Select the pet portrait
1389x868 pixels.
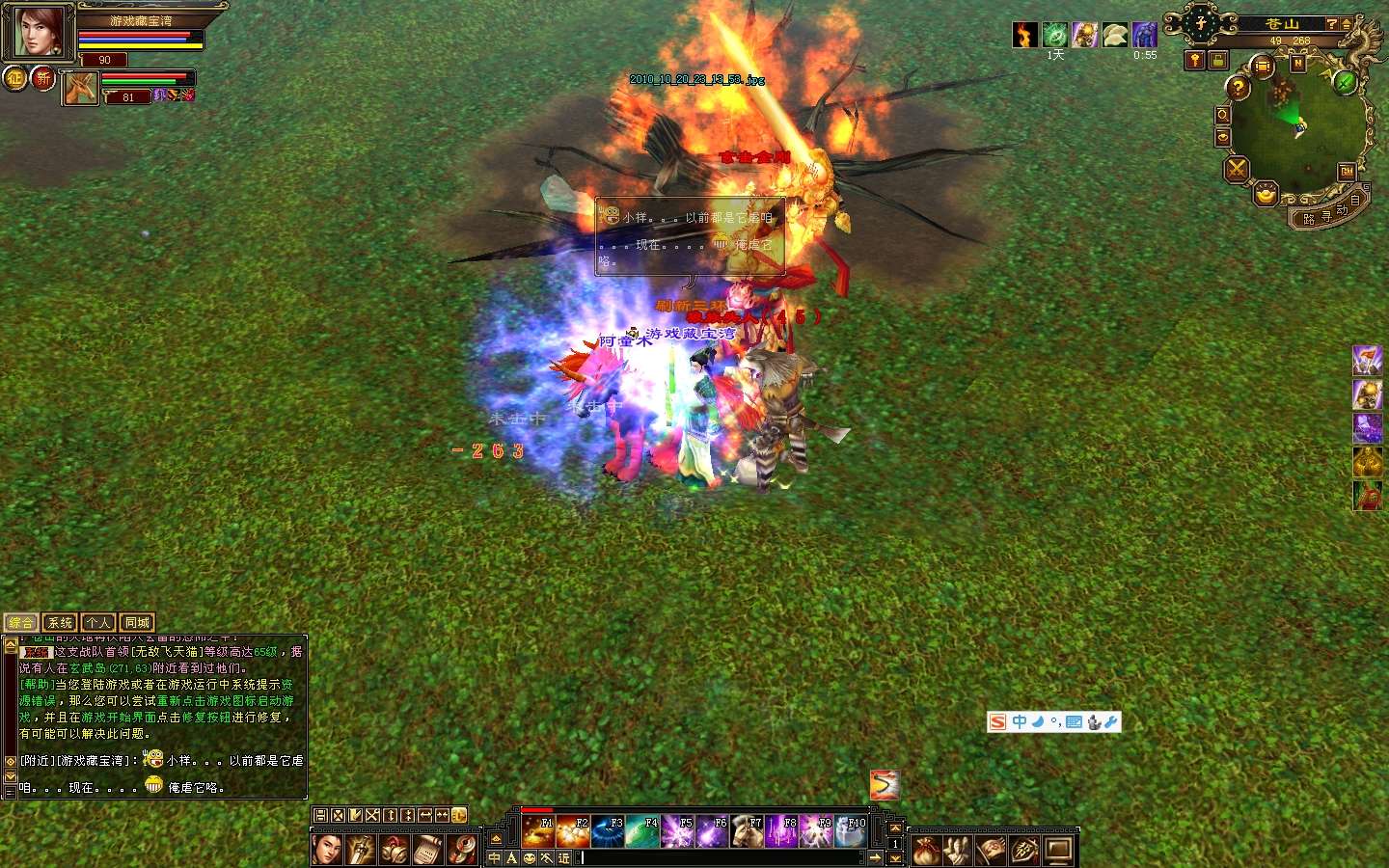coord(81,89)
